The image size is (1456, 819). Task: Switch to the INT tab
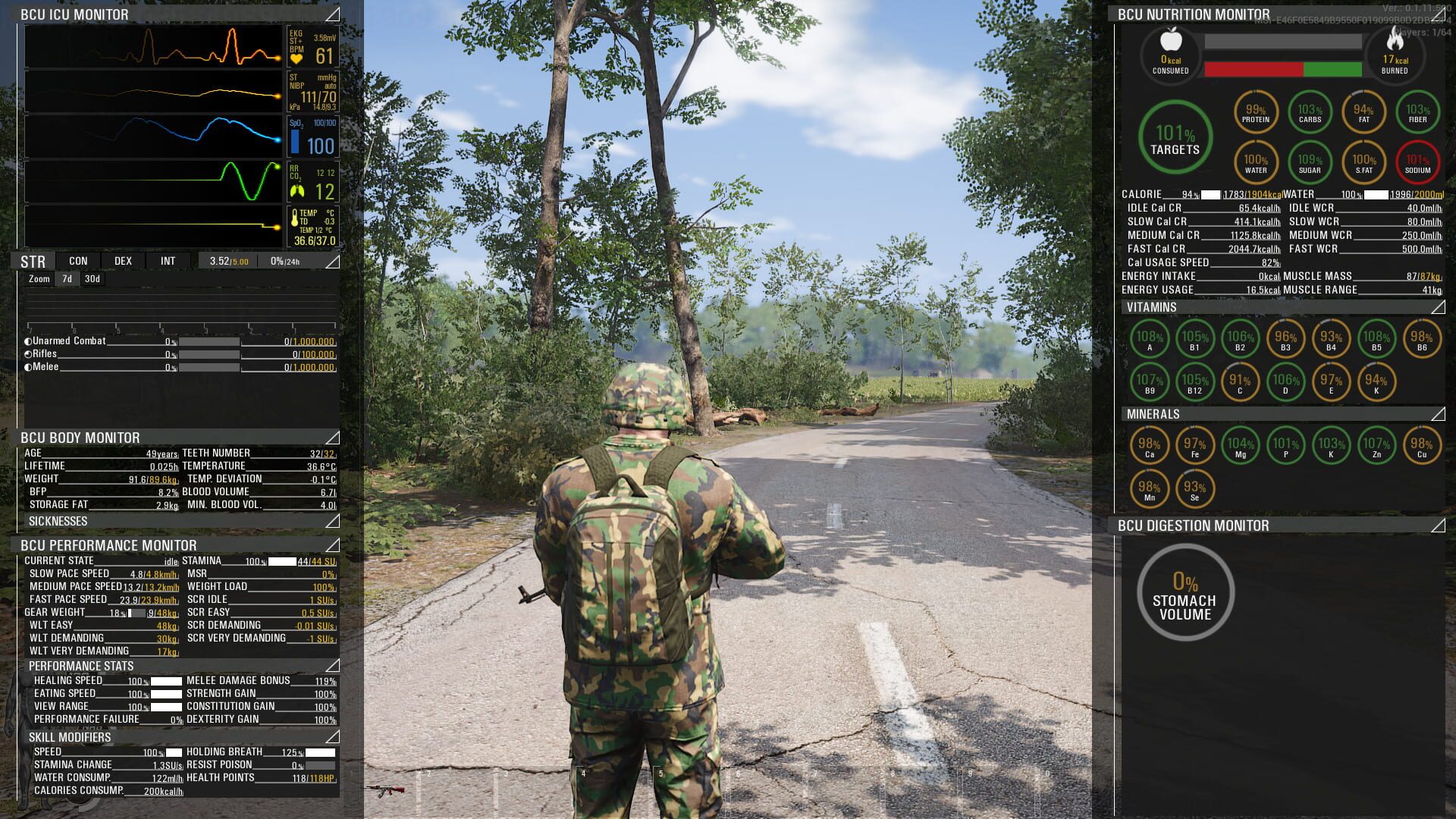tap(168, 261)
